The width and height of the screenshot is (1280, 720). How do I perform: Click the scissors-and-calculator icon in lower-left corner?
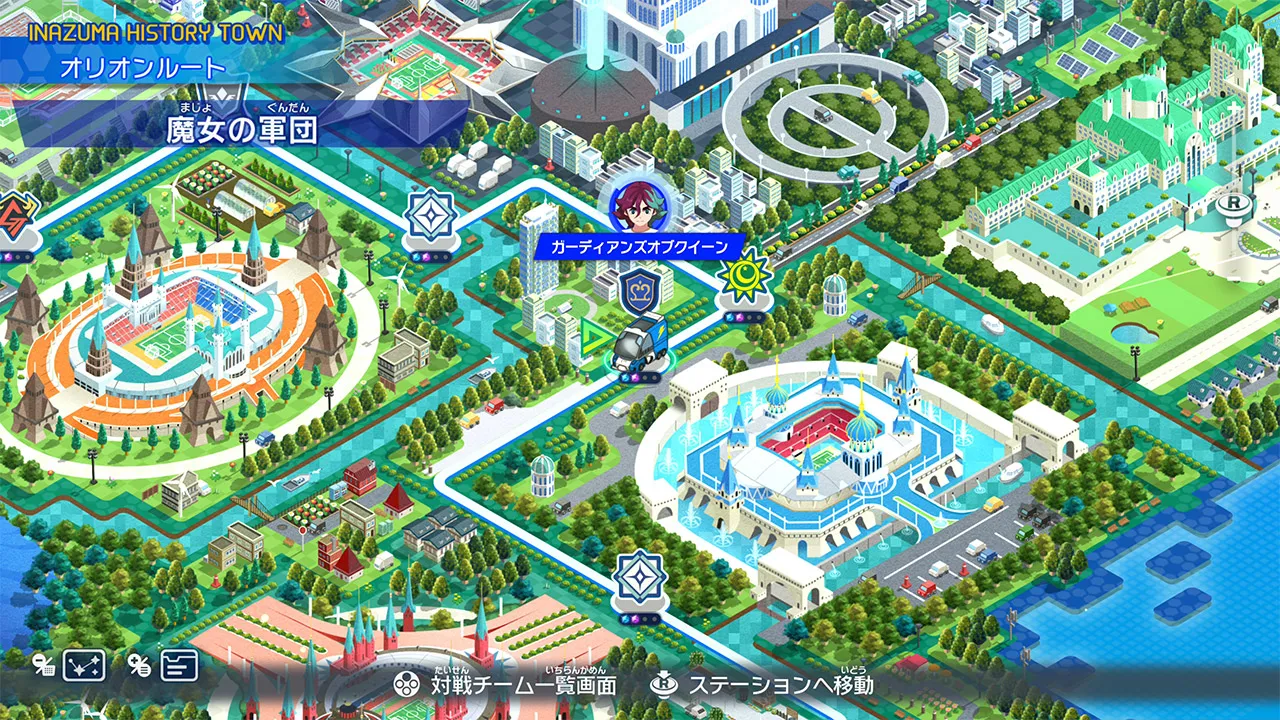click(42, 666)
